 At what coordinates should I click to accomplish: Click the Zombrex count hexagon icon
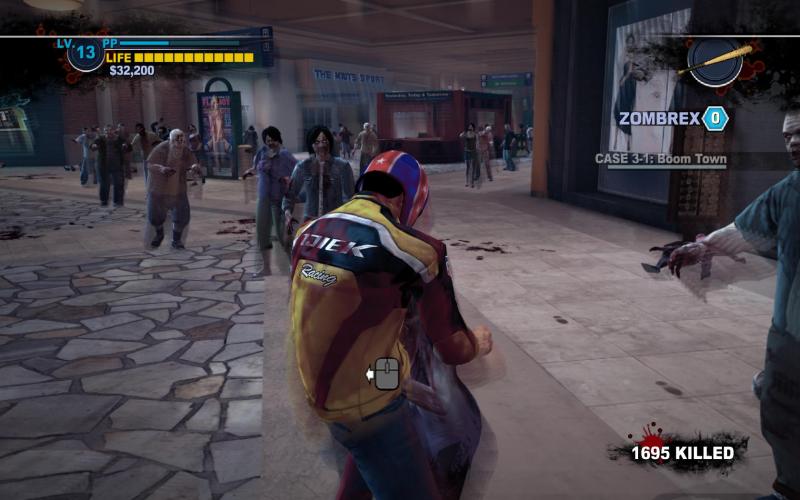tap(715, 119)
